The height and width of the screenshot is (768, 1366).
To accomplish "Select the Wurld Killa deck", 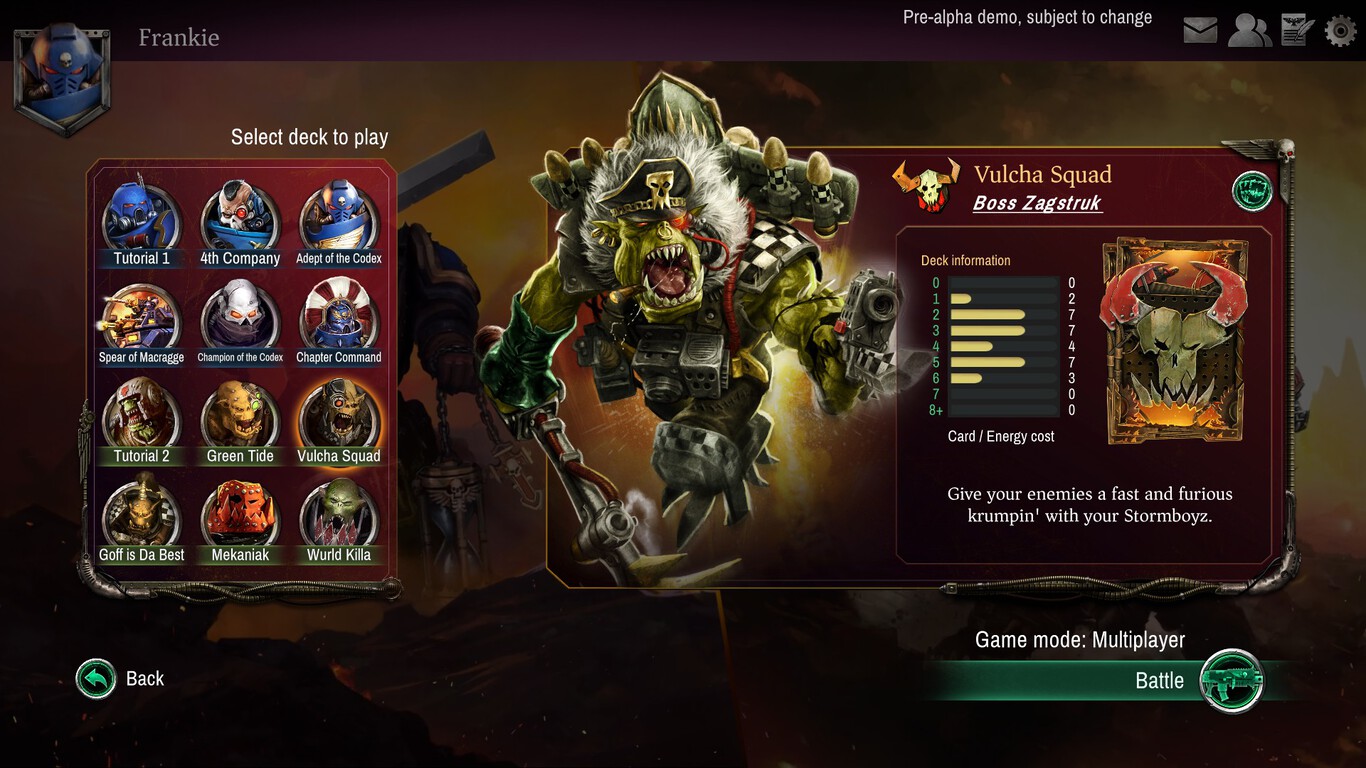I will pos(339,512).
